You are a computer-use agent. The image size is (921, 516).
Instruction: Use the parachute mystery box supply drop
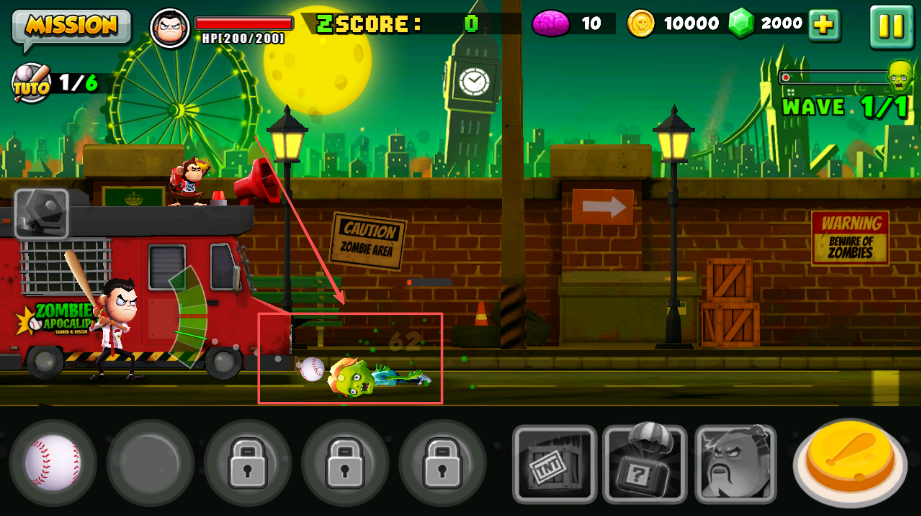(644, 463)
